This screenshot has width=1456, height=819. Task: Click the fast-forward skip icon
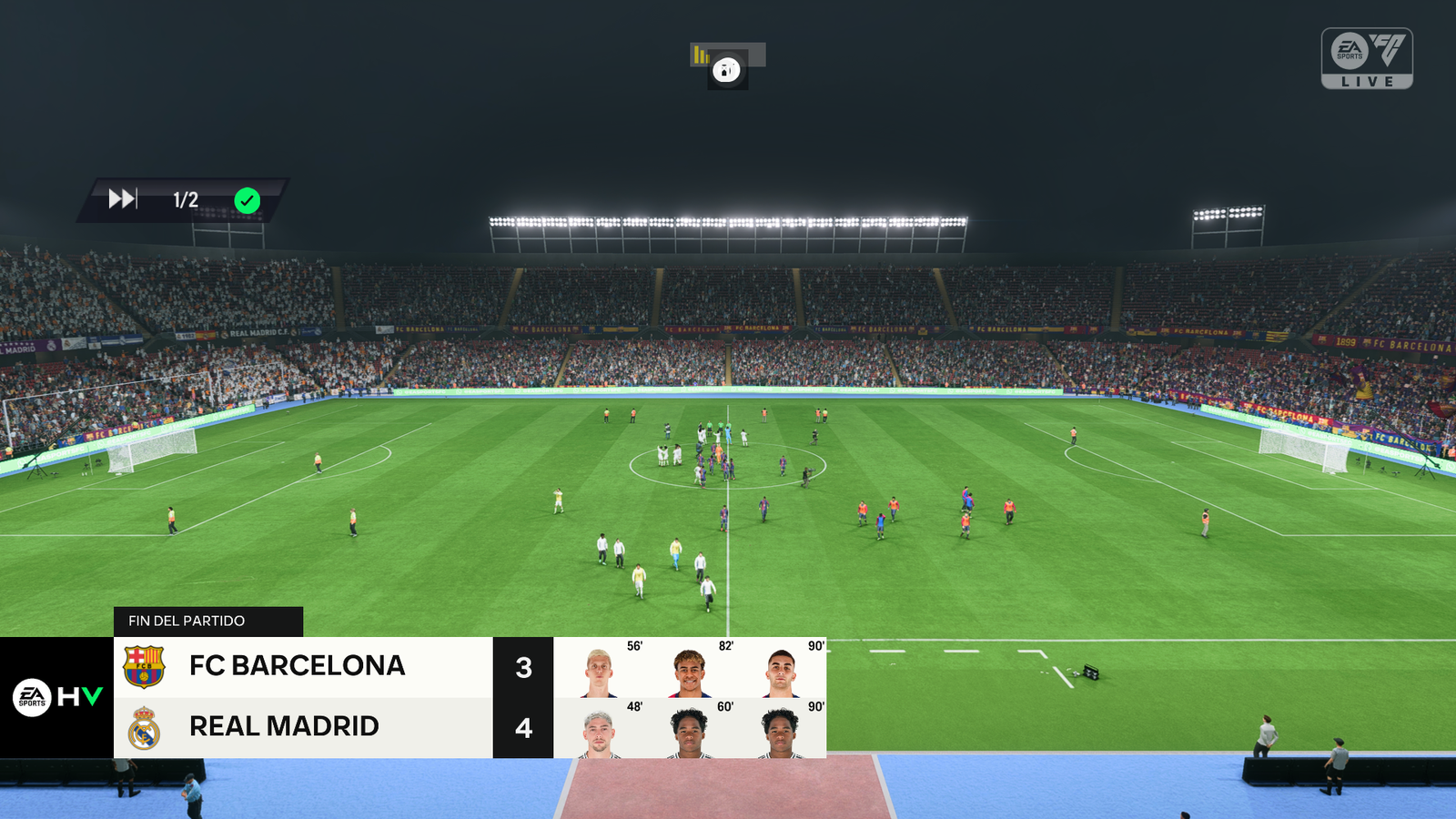[x=122, y=199]
